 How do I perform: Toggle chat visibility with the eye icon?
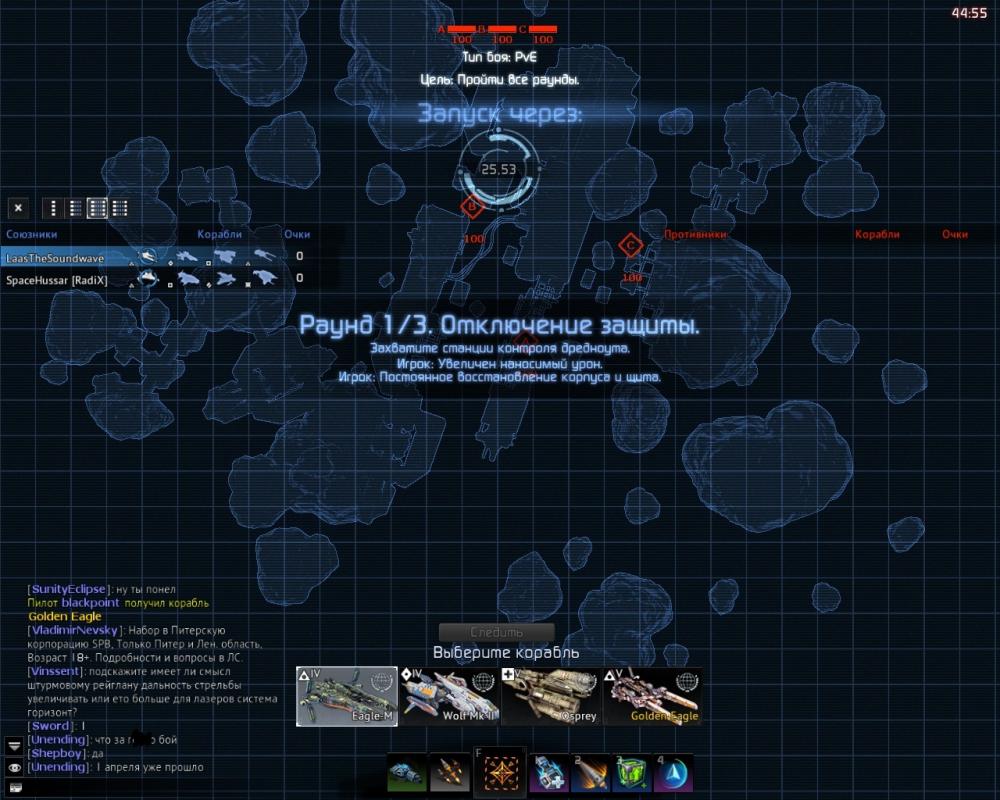tap(14, 767)
